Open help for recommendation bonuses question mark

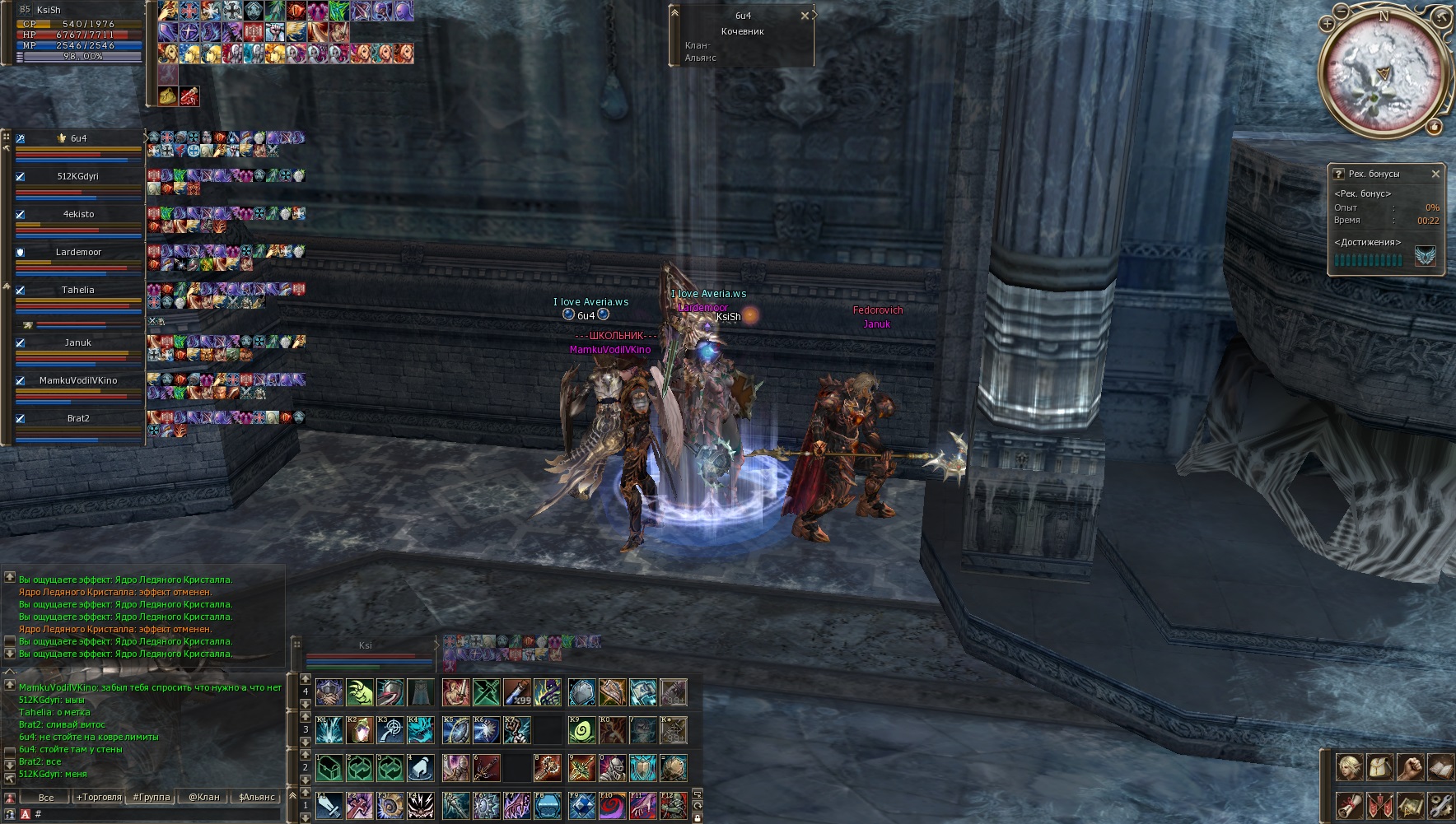pyautogui.click(x=1338, y=174)
